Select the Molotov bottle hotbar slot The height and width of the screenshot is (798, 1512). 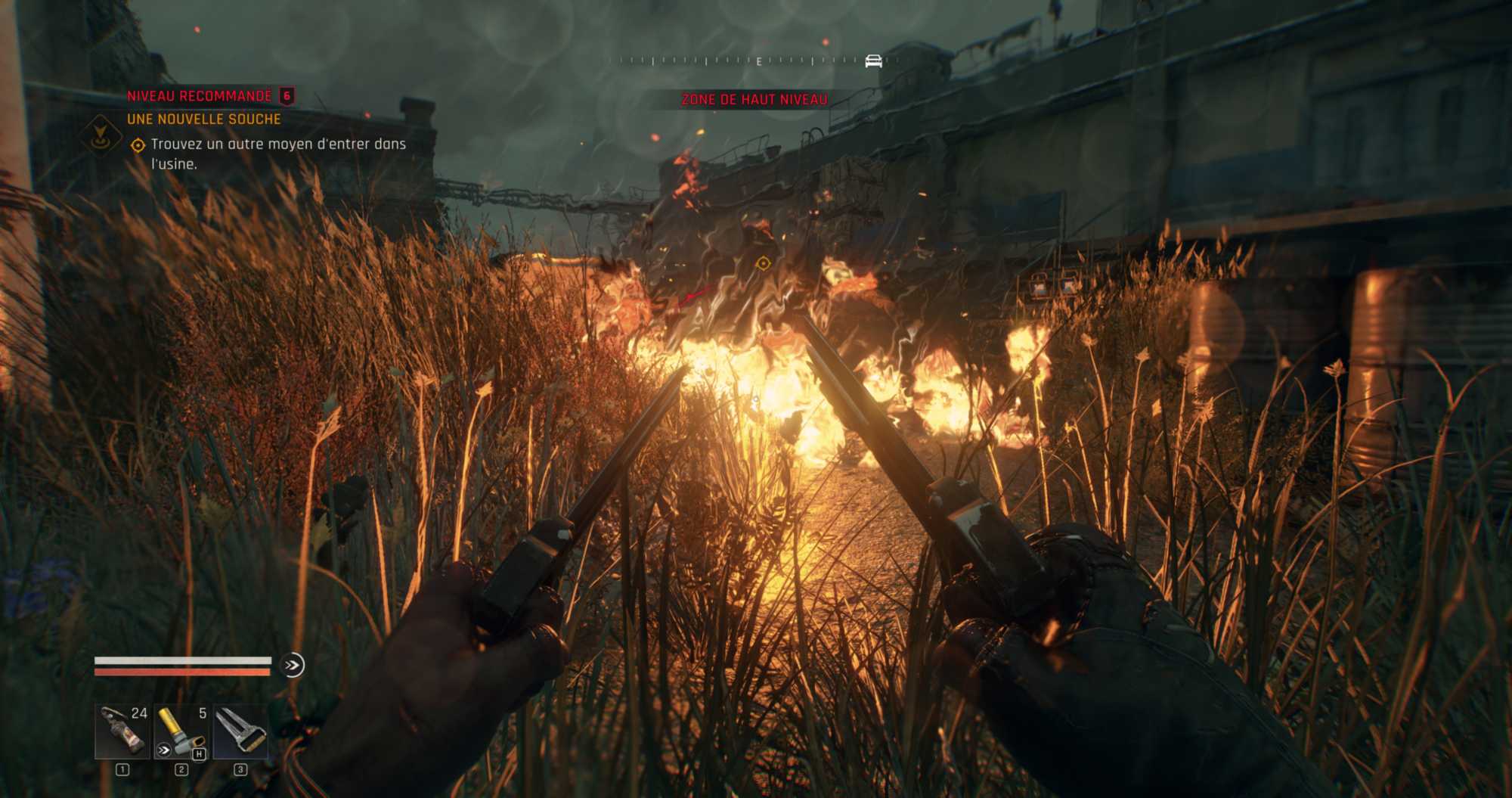coord(122,731)
